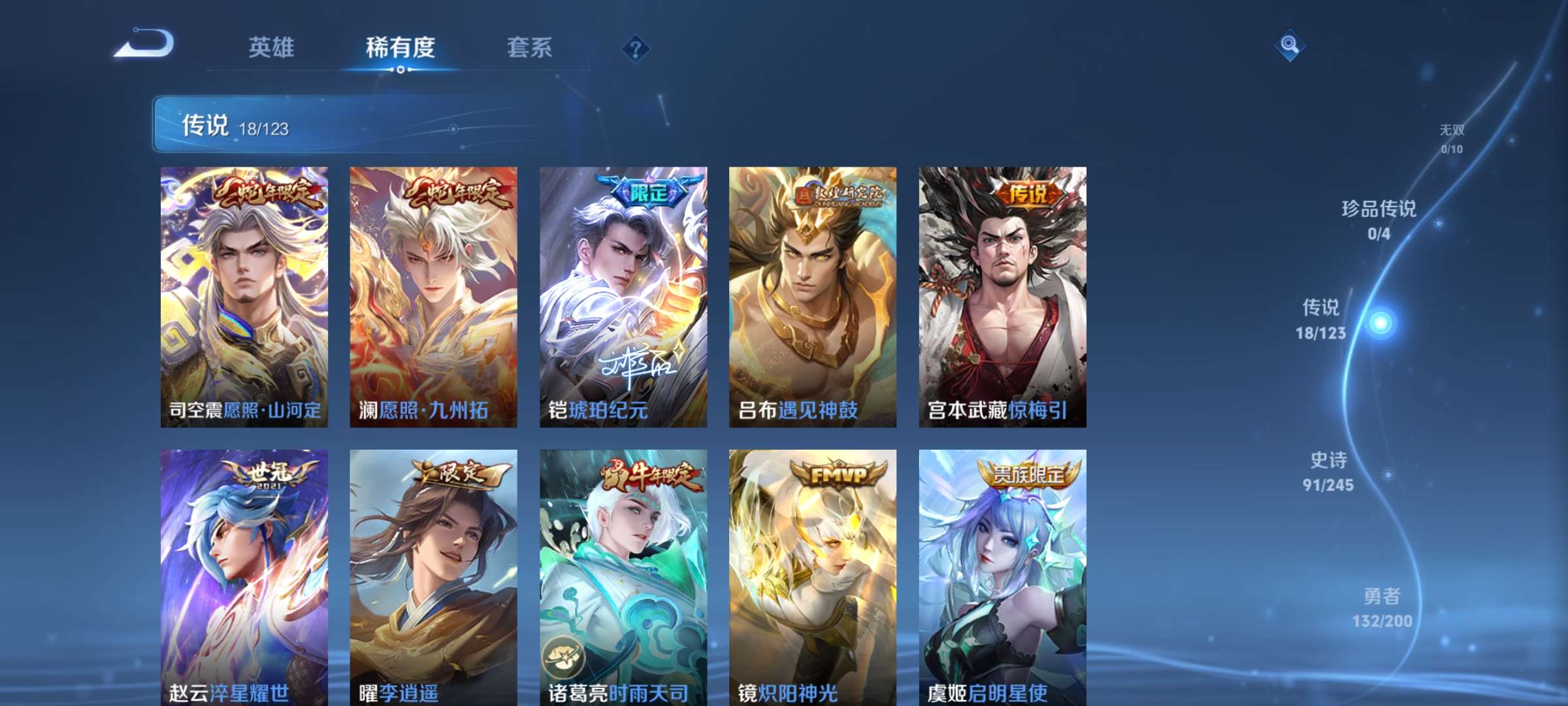Switch to the 套系 tab

tap(530, 48)
